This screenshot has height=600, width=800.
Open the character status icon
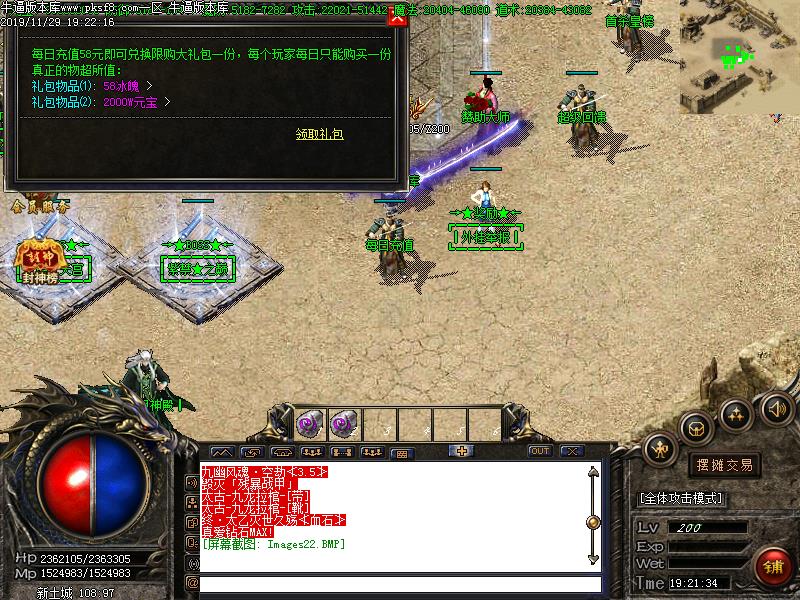[660, 449]
